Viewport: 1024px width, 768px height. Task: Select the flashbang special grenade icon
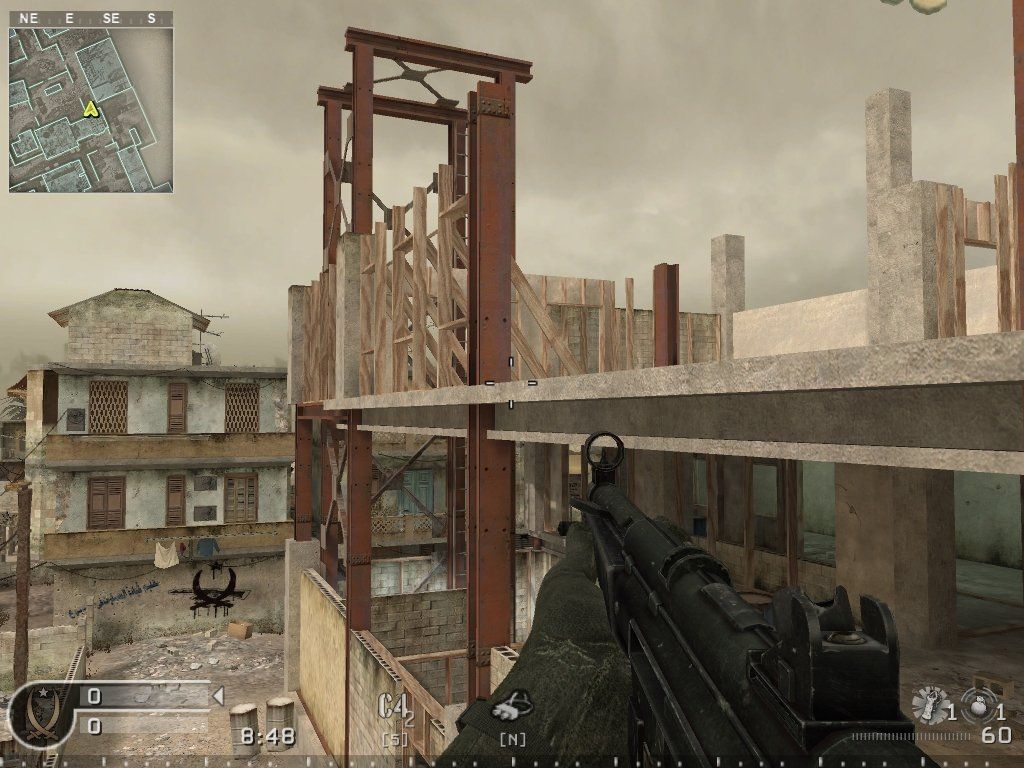(930, 704)
